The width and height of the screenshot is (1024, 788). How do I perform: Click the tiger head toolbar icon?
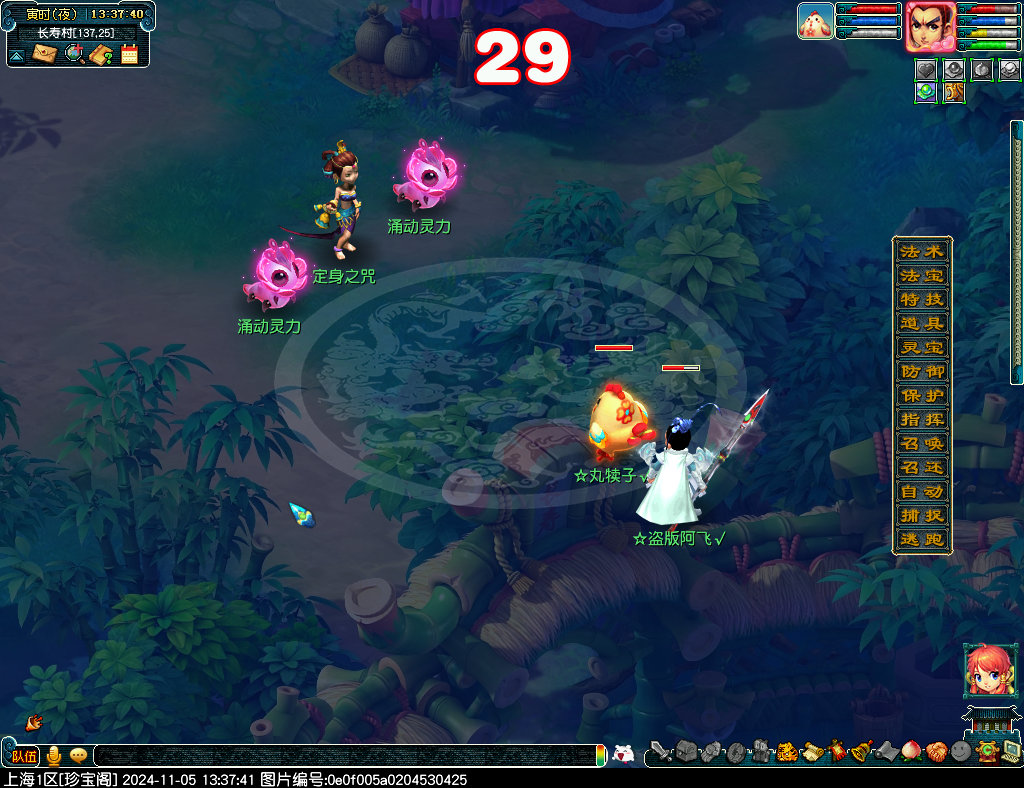787,751
